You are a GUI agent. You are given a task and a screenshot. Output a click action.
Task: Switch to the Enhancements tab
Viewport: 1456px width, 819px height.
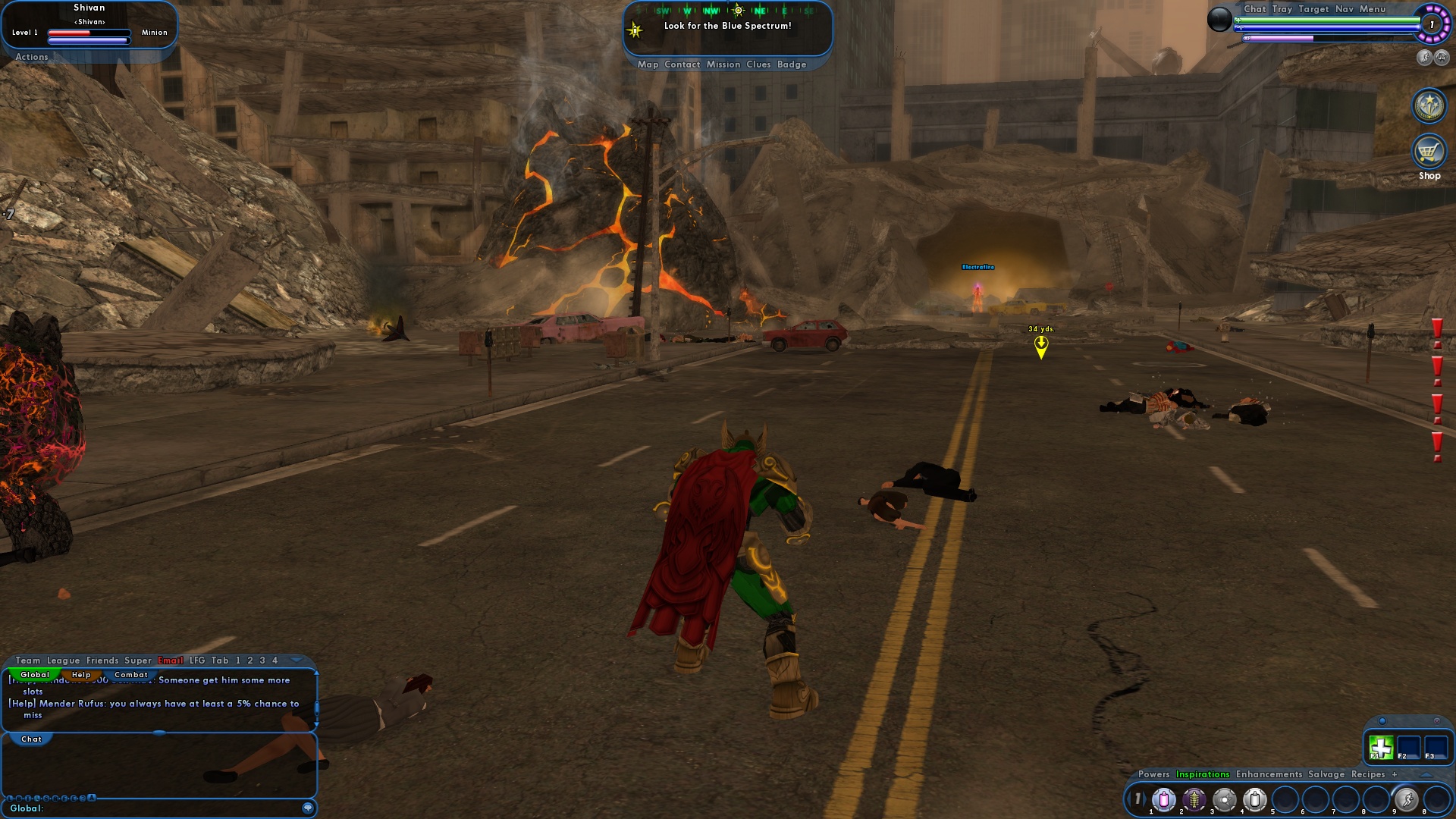point(1269,774)
